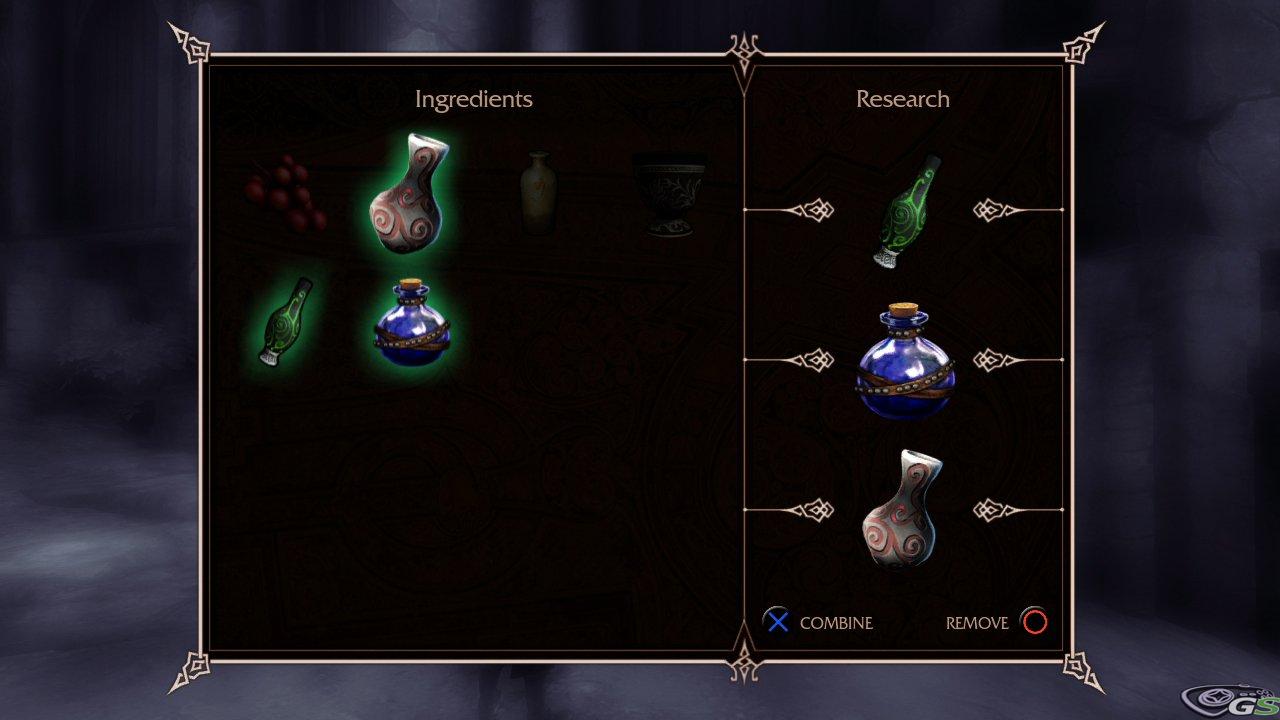Select the dark goblet ingredient
This screenshot has width=1280, height=720.
point(669,194)
